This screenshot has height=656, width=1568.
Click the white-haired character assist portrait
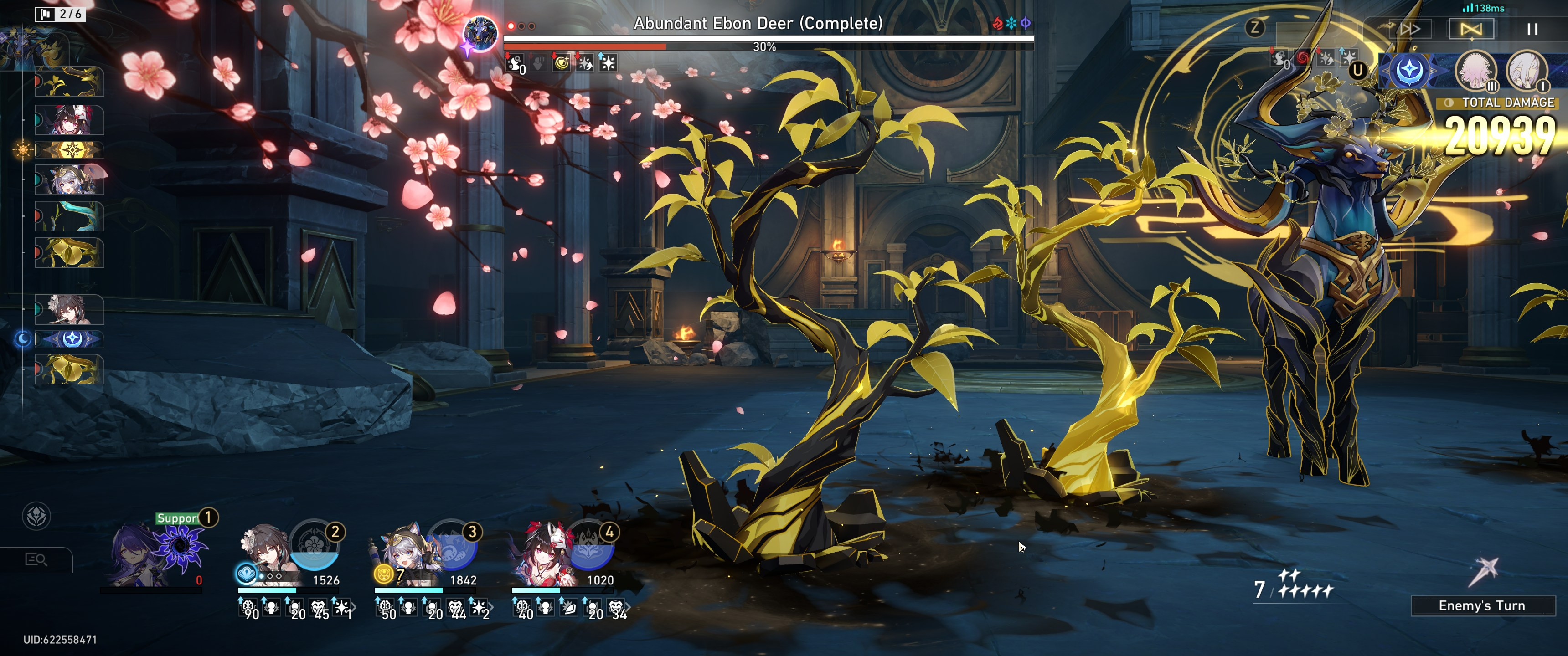point(1526,71)
